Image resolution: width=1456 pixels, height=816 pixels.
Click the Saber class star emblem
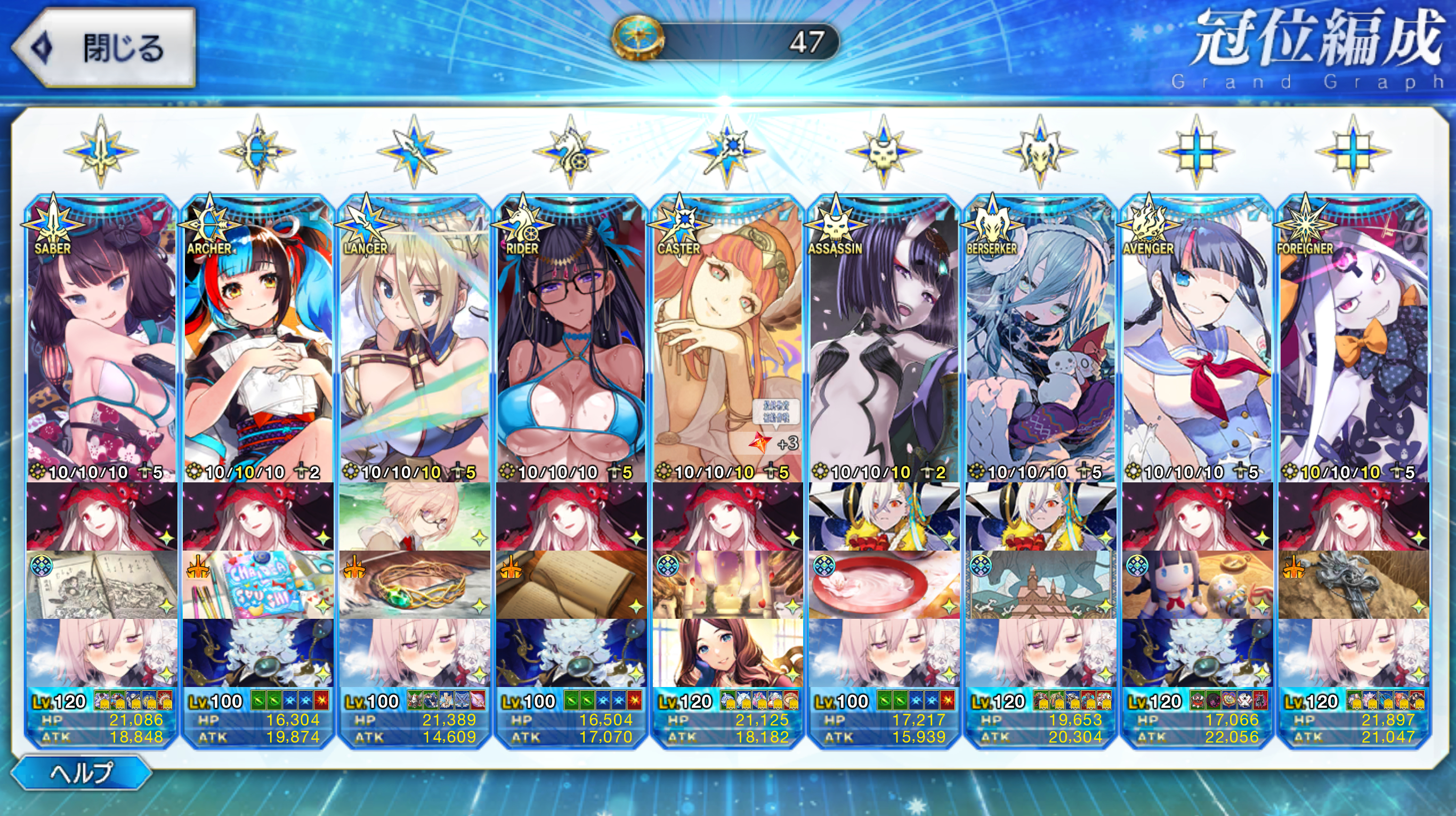pyautogui.click(x=101, y=151)
